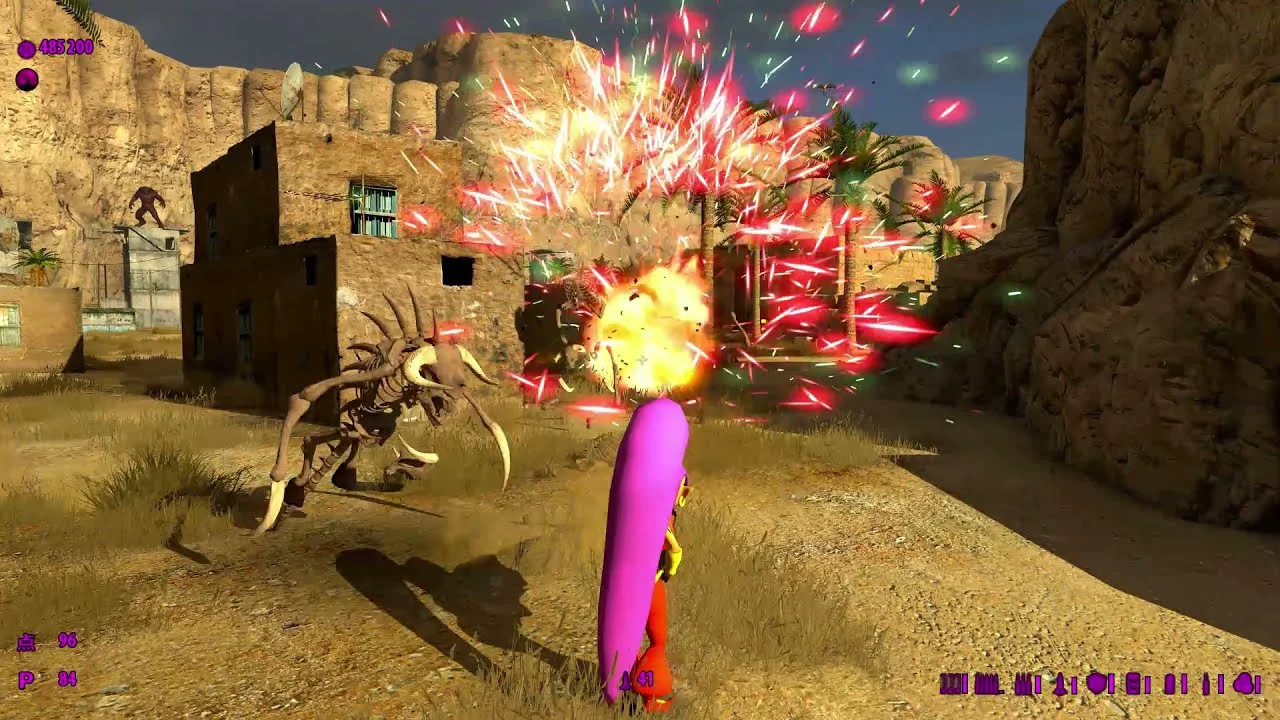Screen dimensions: 1280x720
Task: Choose the battery cell ammo icon
Action: click(x=1133, y=684)
